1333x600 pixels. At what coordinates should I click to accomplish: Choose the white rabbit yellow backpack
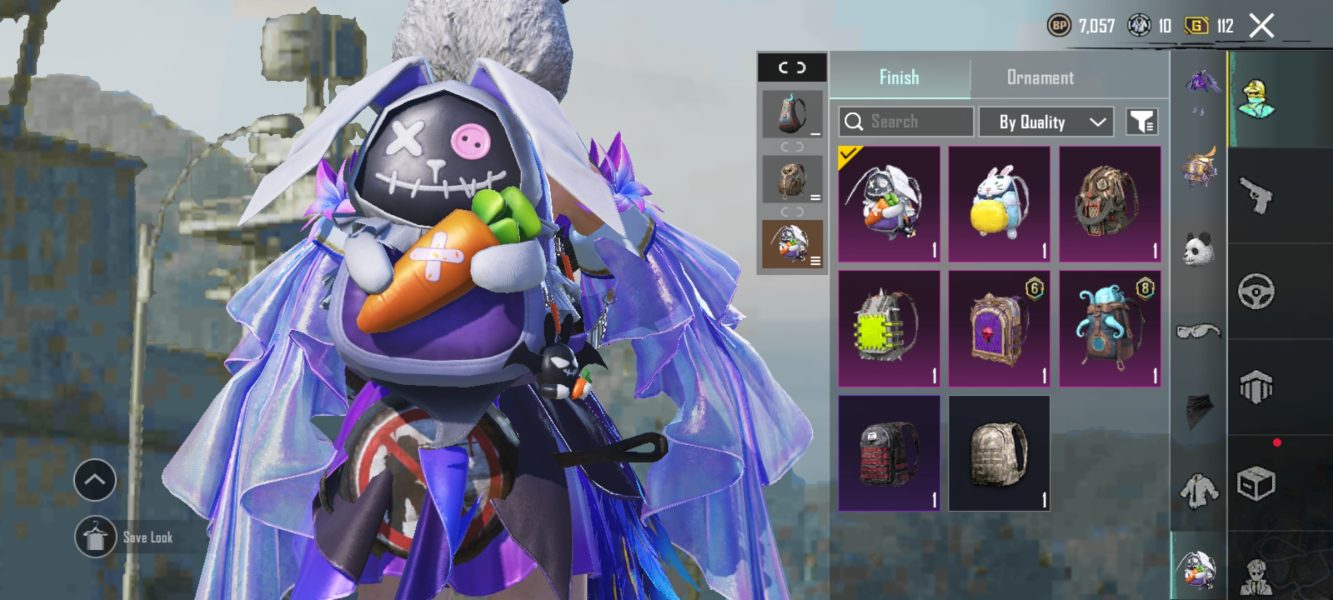[999, 204]
